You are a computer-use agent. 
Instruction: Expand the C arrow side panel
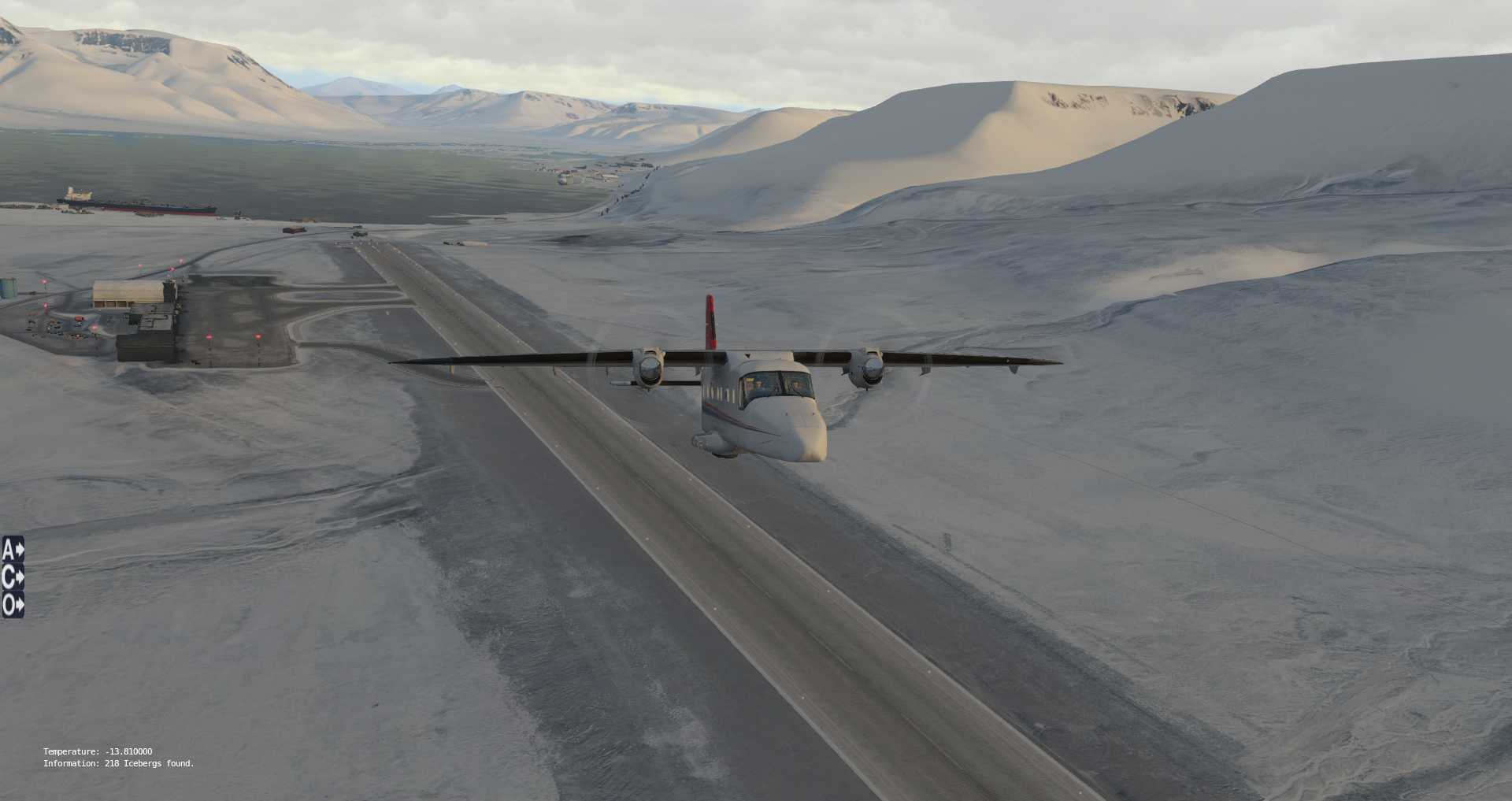click(x=13, y=577)
